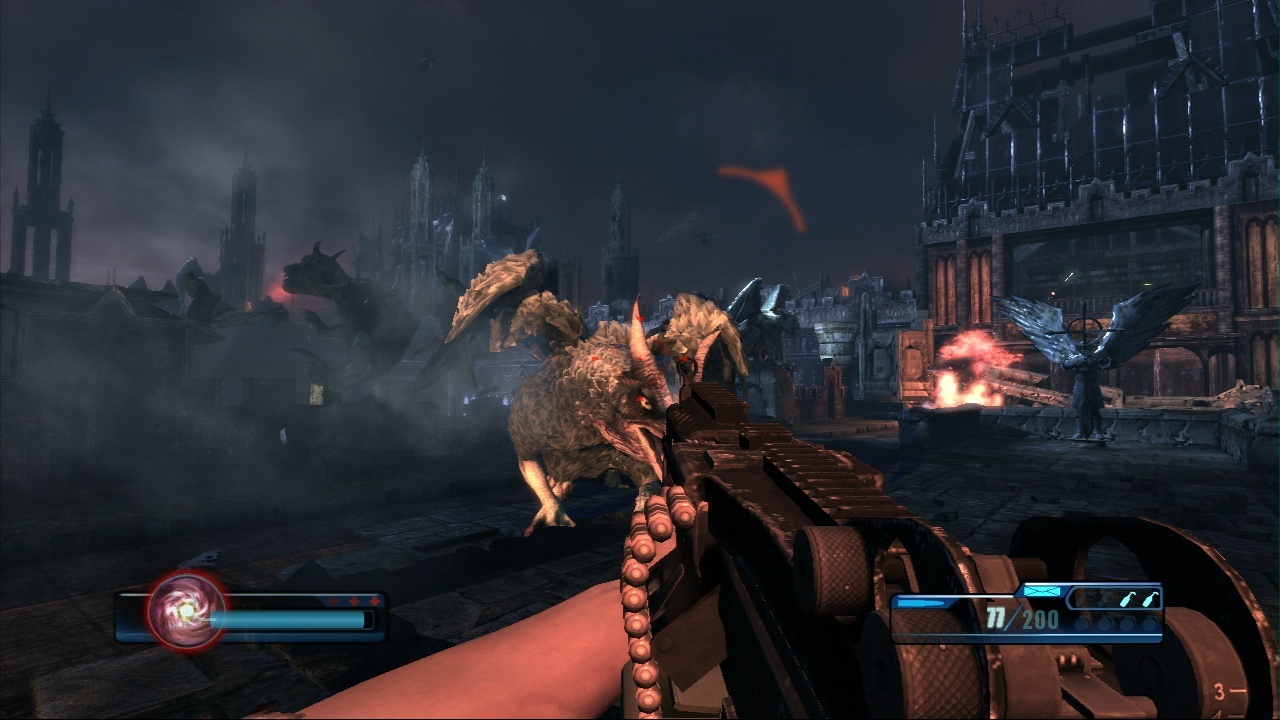1280x720 pixels.
Task: Select the blue bullet ammo icon
Action: [920, 603]
